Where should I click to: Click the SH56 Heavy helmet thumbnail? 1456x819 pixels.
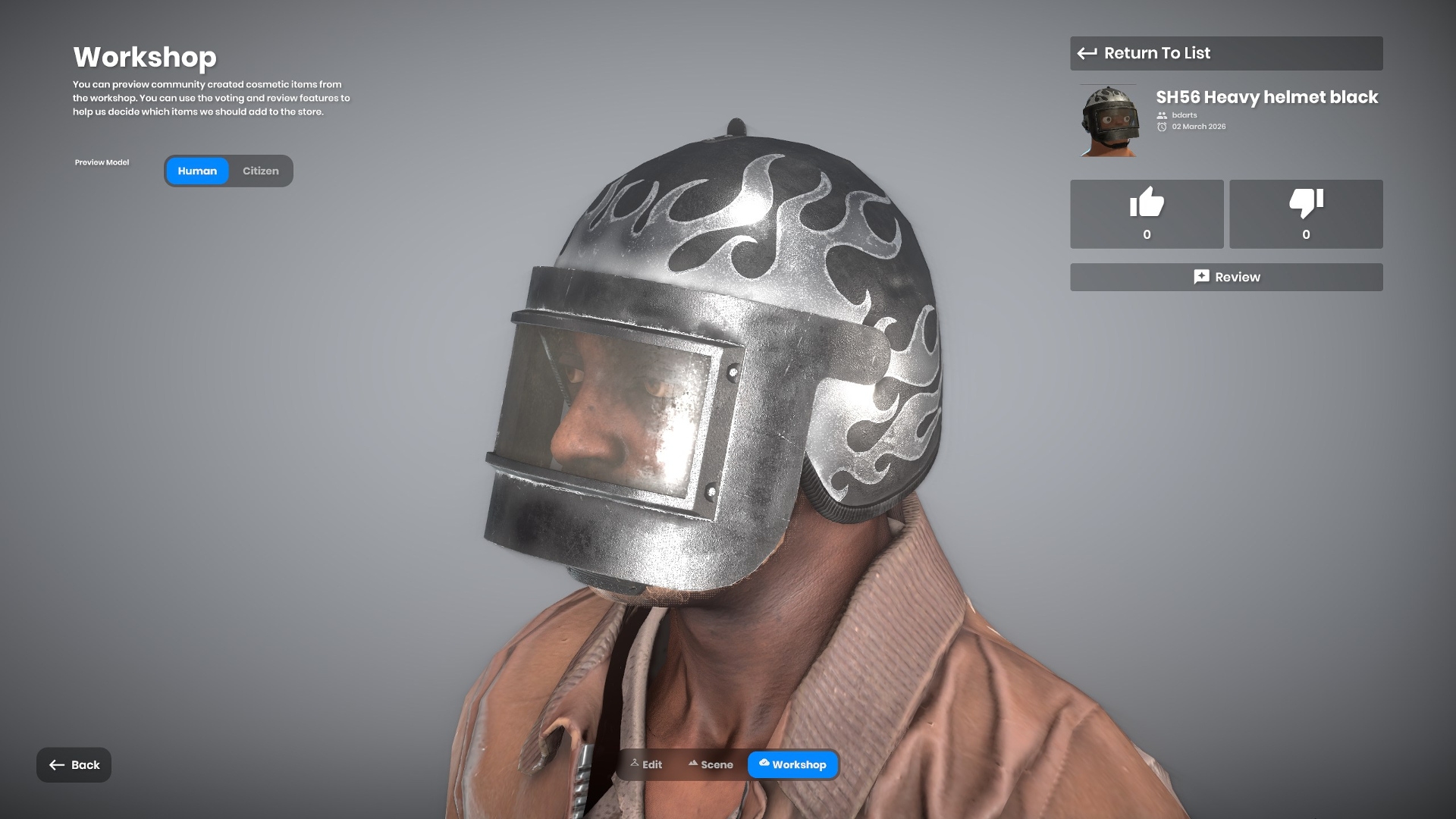point(1109,121)
